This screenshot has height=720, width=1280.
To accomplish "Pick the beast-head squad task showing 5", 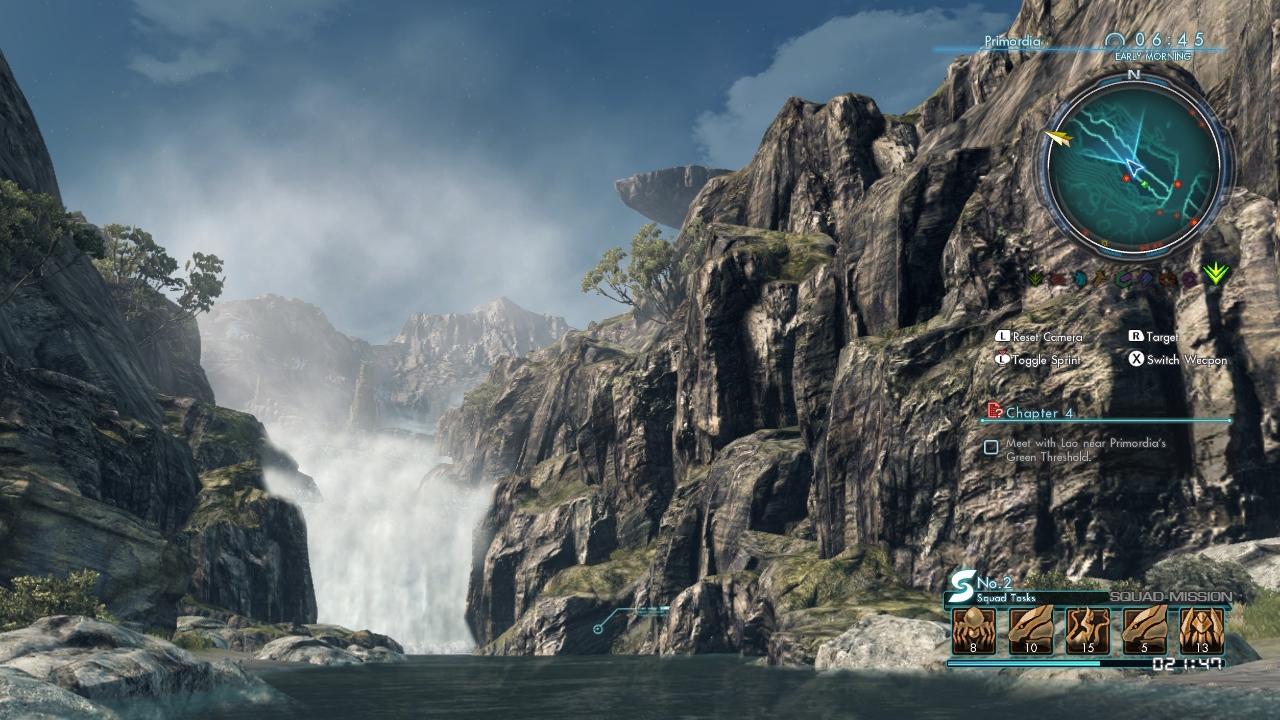I will 1144,631.
